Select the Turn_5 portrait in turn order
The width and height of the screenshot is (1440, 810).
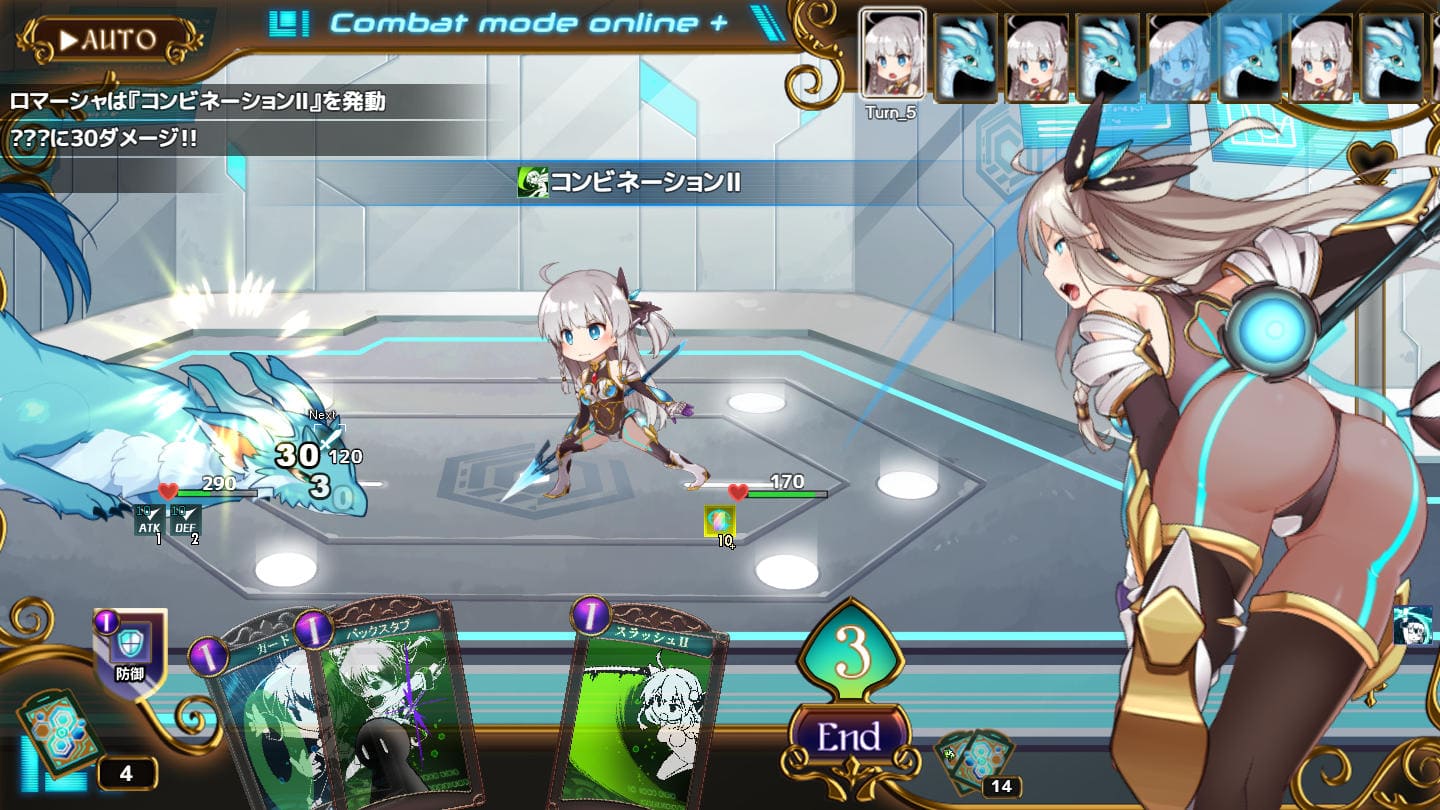(x=893, y=55)
